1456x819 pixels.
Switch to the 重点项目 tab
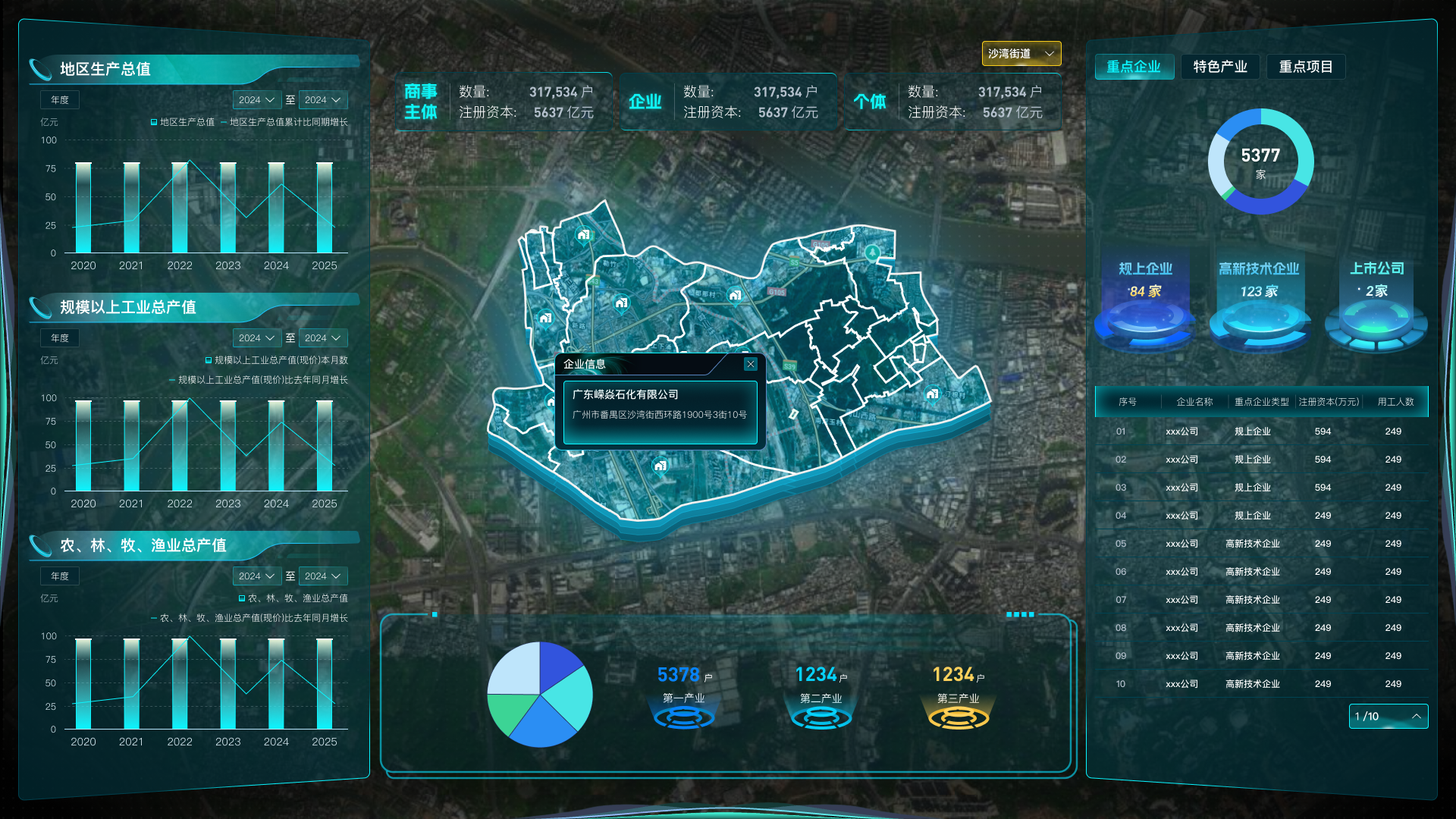click(x=1305, y=67)
